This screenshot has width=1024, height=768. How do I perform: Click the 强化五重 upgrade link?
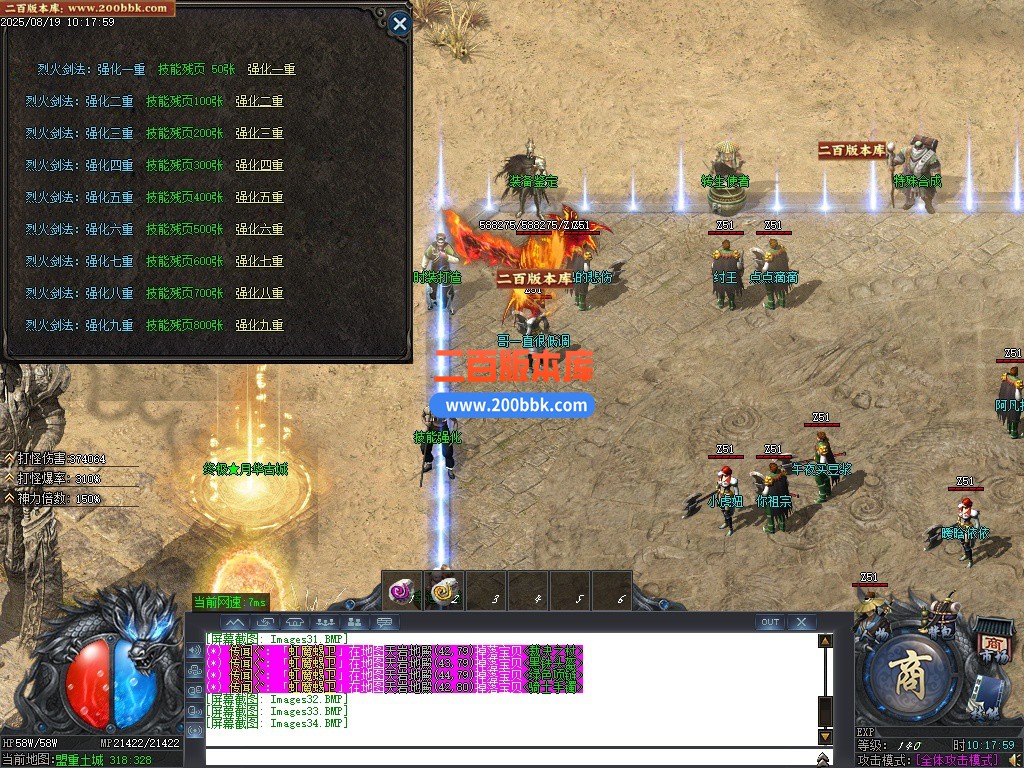click(259, 197)
